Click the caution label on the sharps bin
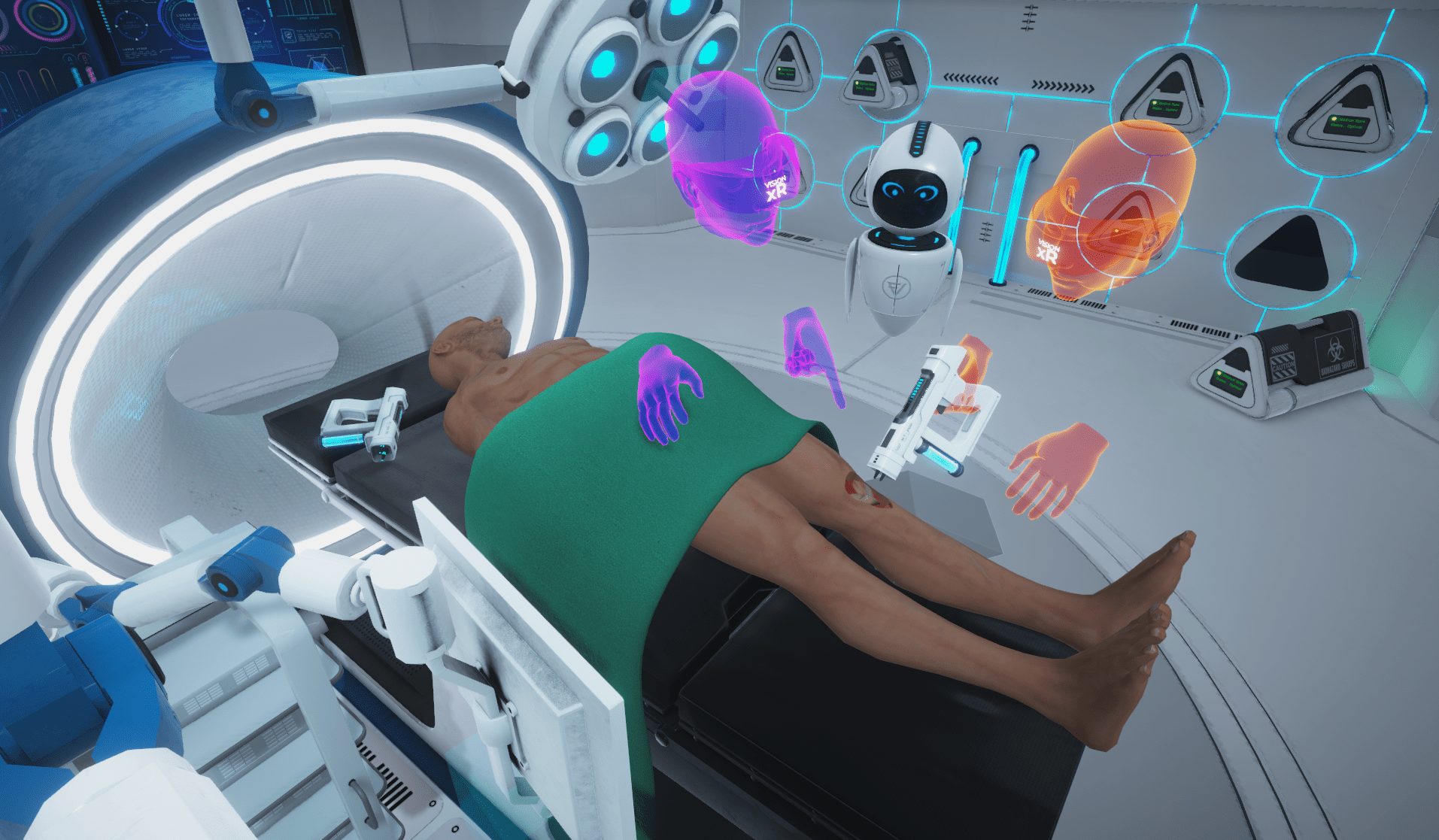 [x=1283, y=364]
